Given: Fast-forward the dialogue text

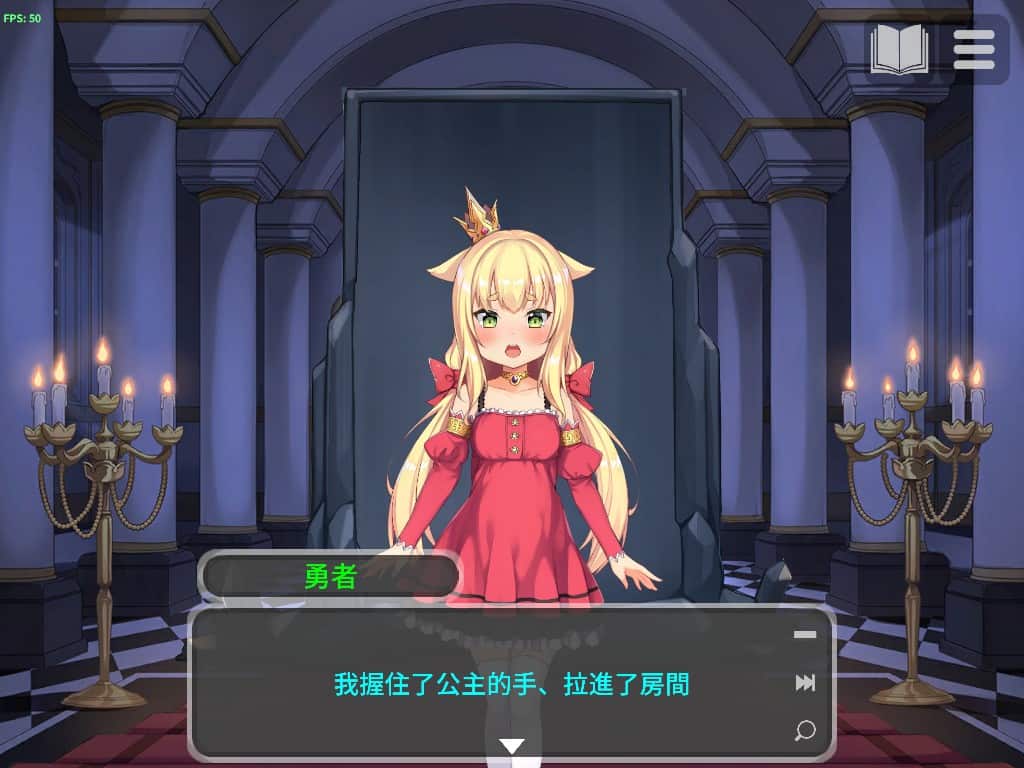Looking at the screenshot, I should [805, 683].
